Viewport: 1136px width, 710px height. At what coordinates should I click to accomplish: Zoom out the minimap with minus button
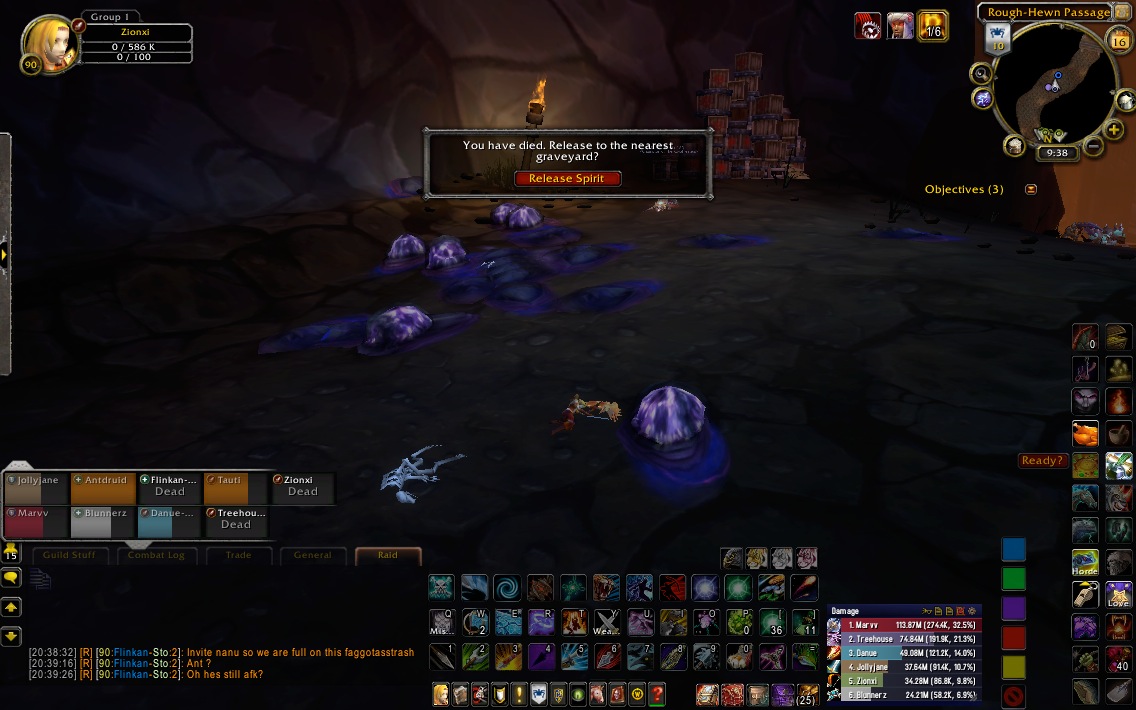click(x=1093, y=147)
